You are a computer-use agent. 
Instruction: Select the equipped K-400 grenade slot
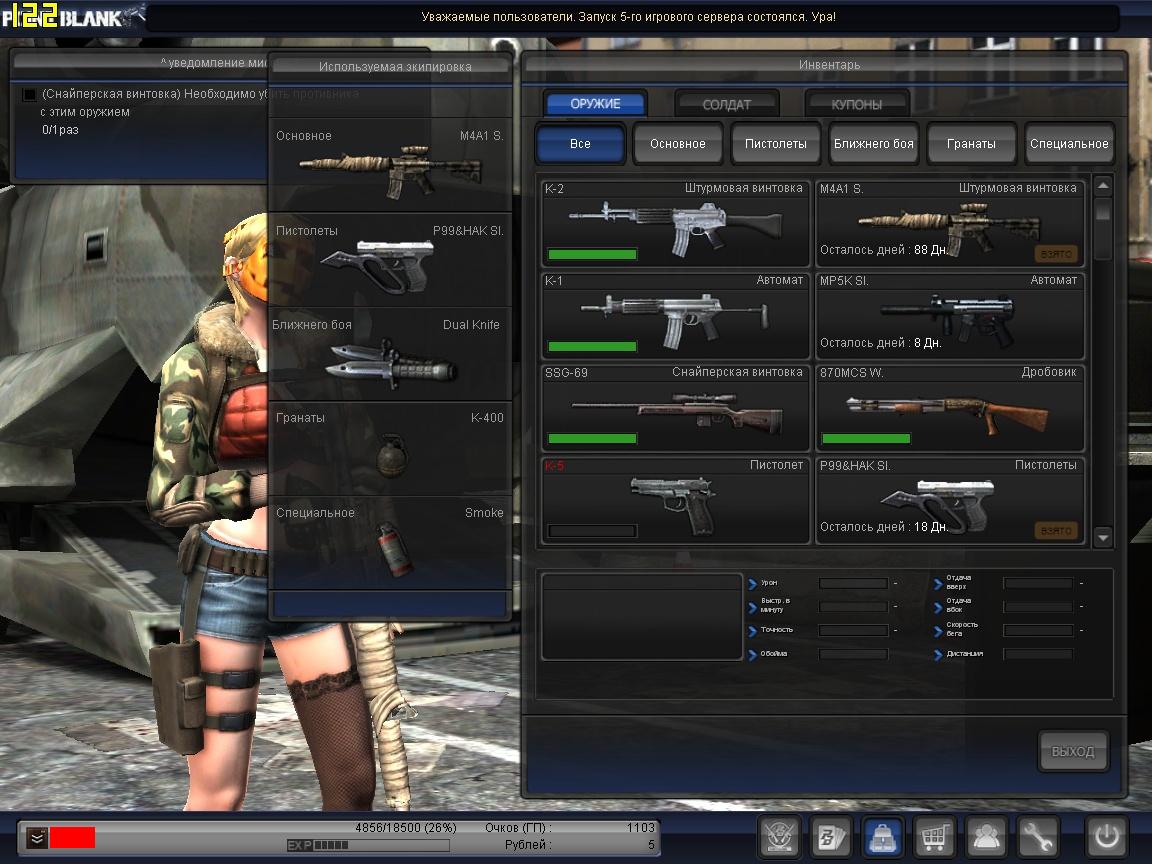(390, 448)
